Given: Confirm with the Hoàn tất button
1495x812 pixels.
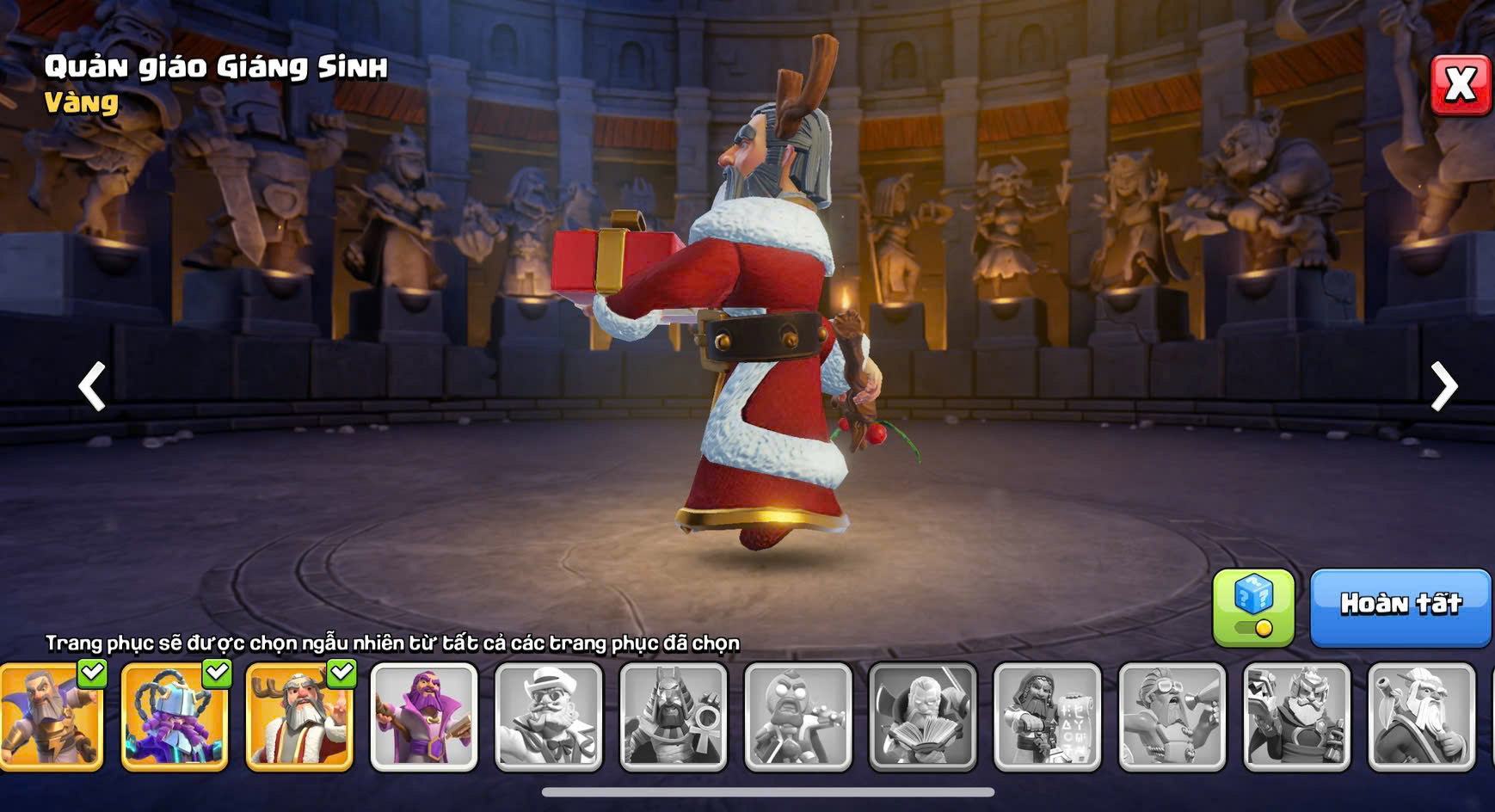Looking at the screenshot, I should coord(1400,606).
